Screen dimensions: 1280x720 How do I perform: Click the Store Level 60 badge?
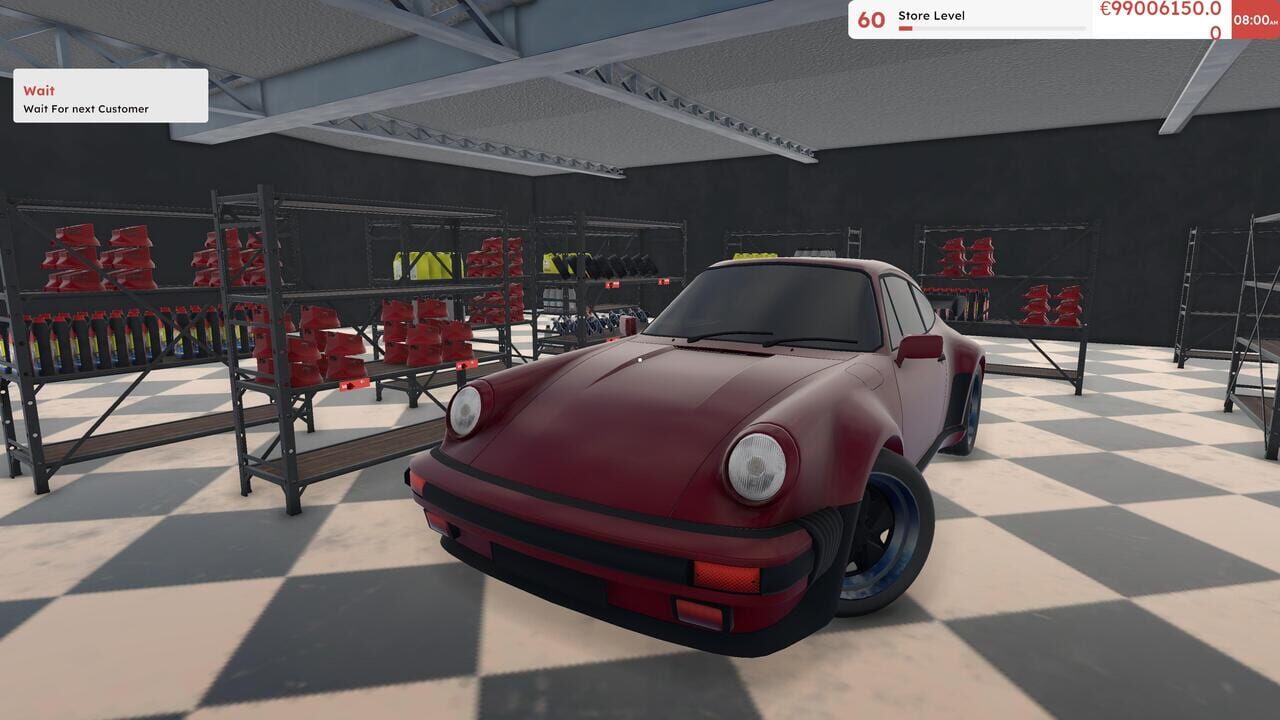[874, 16]
